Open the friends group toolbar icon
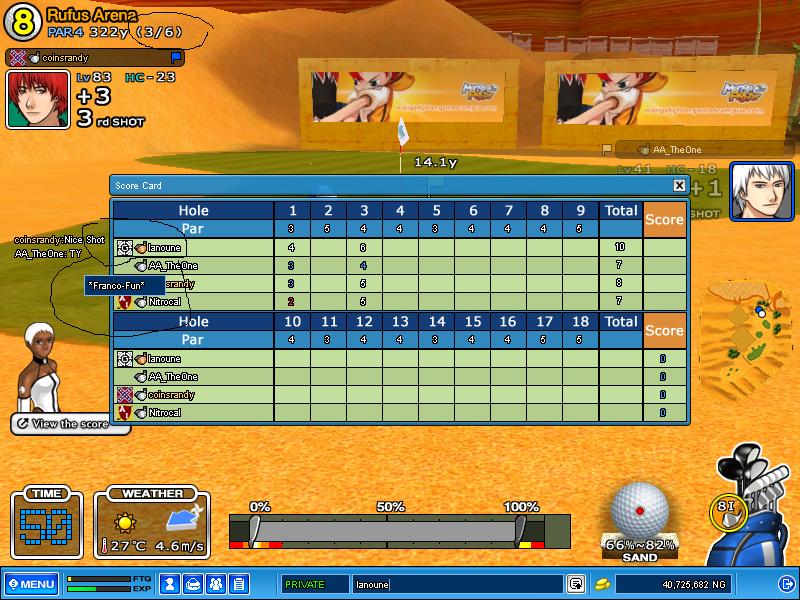Viewport: 800px width, 600px height. 216,583
